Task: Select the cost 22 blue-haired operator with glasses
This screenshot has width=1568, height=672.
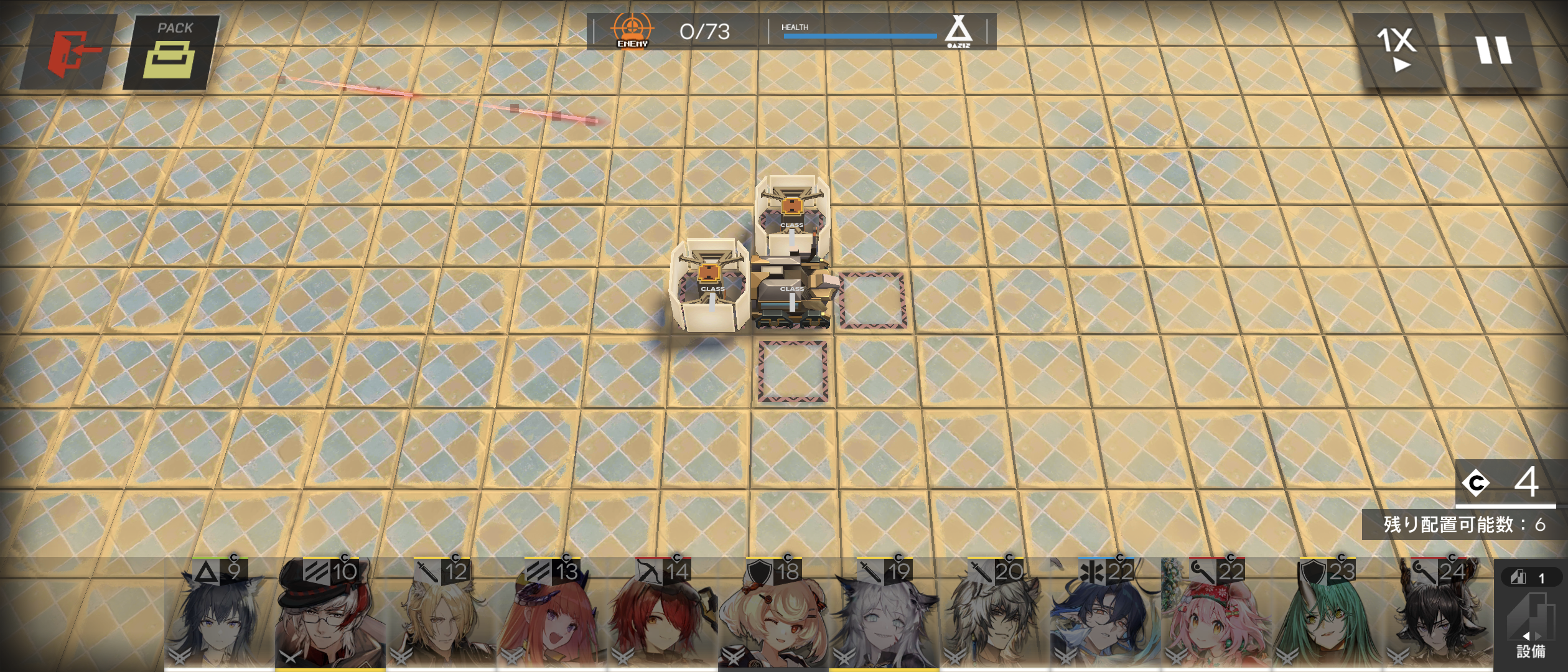Action: [1105, 616]
